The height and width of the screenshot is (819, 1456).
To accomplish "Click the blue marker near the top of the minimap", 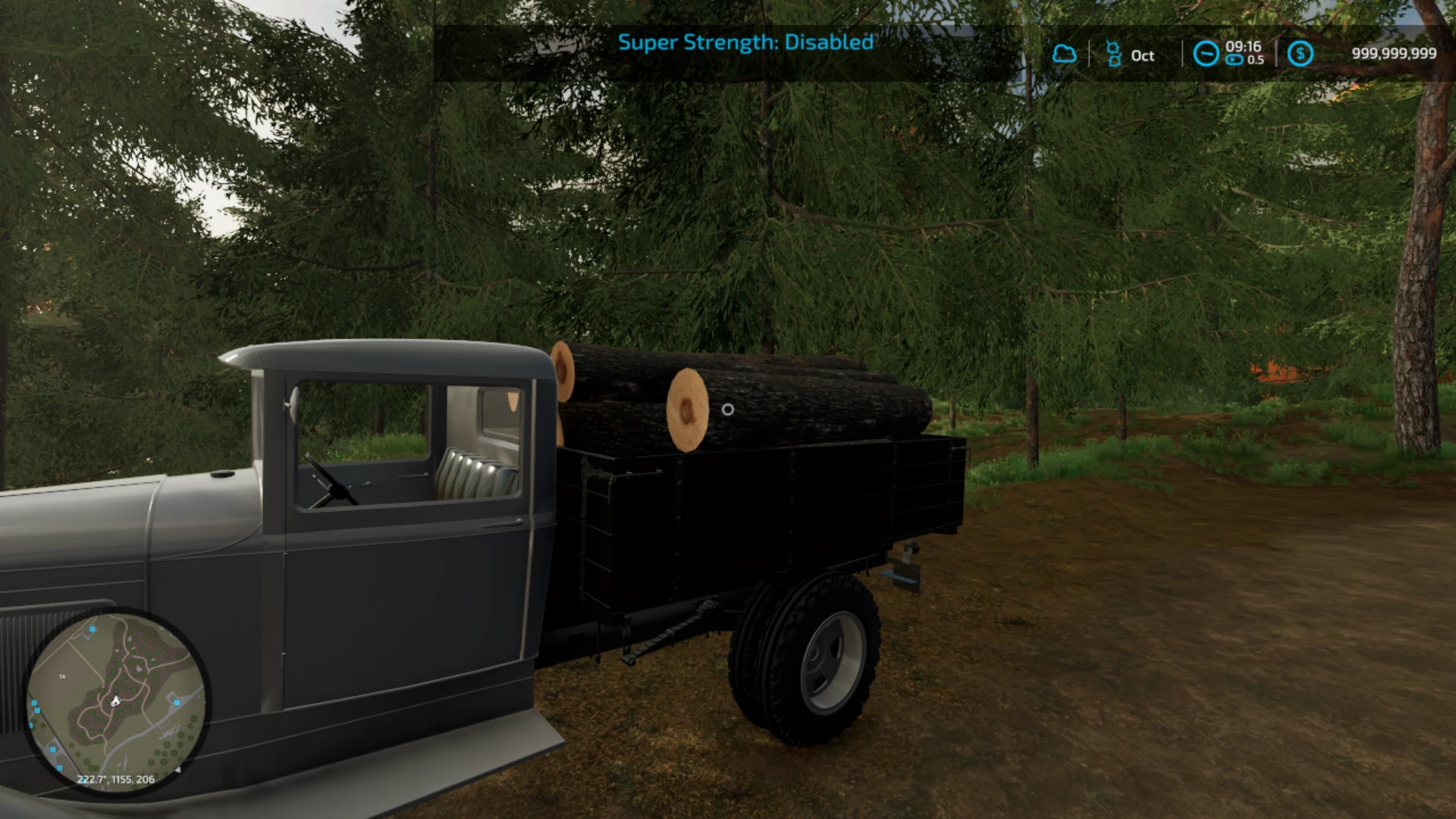I will coord(92,629).
